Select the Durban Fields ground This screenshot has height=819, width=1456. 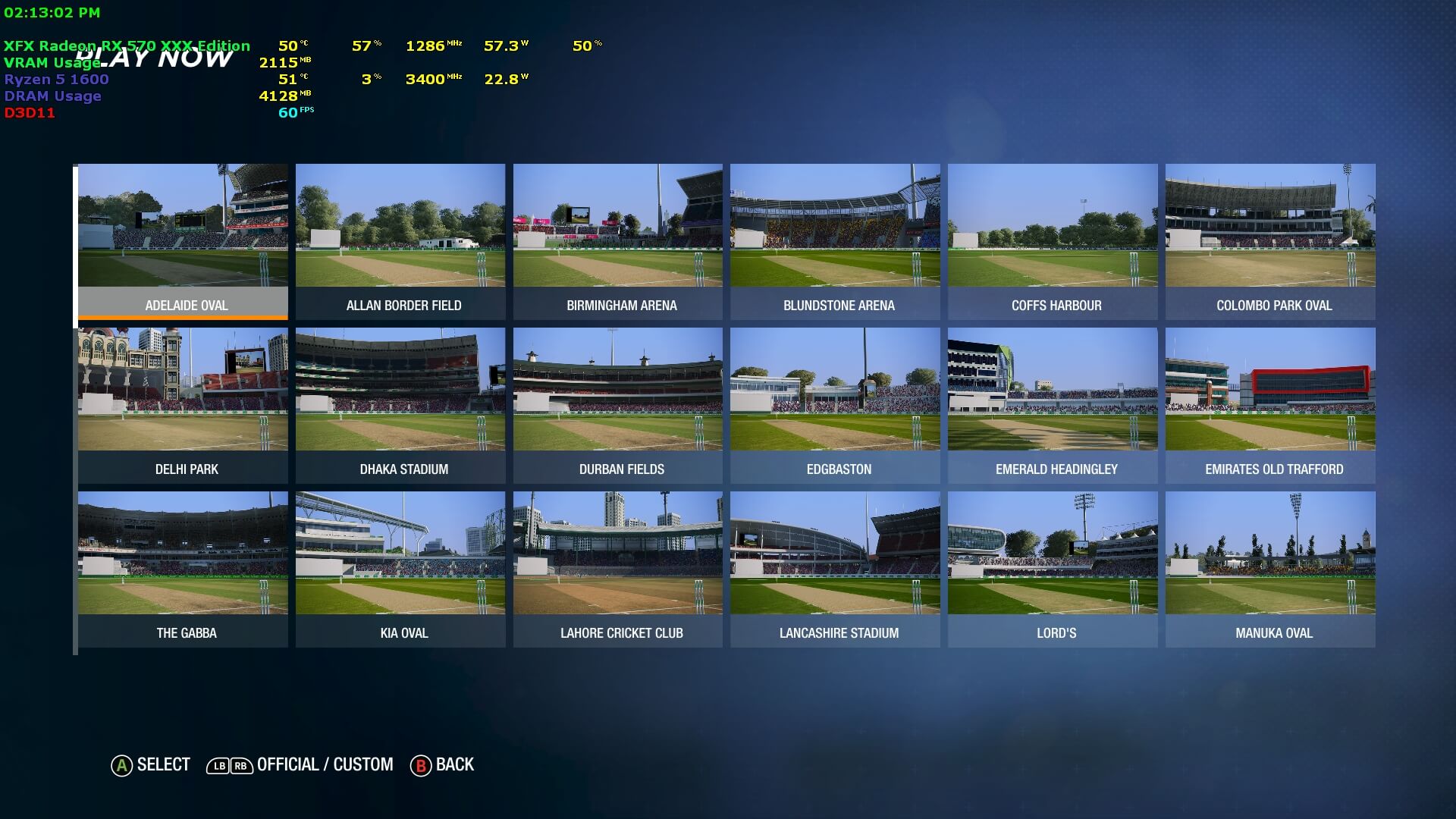(x=618, y=405)
